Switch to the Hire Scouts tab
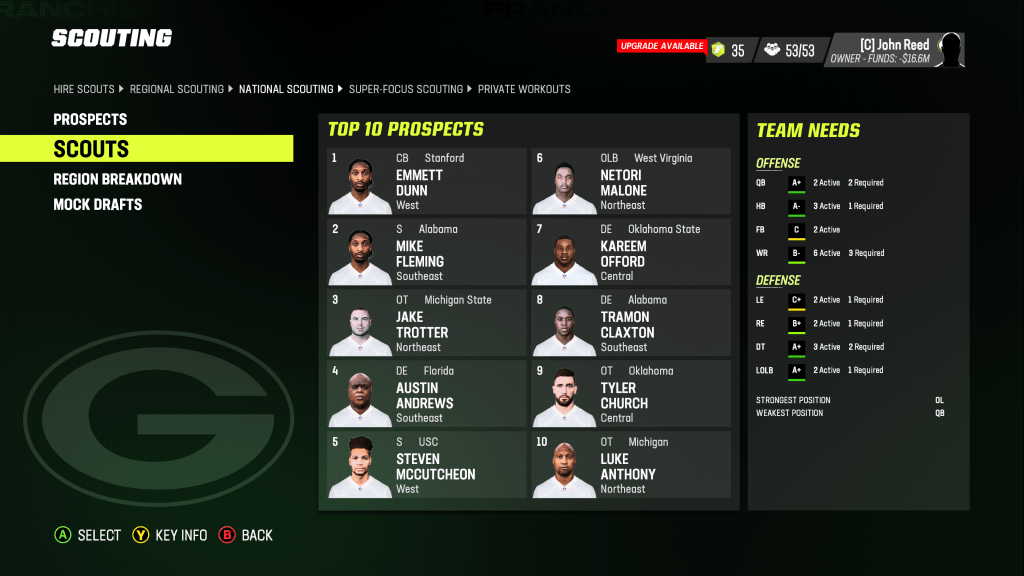 point(84,89)
